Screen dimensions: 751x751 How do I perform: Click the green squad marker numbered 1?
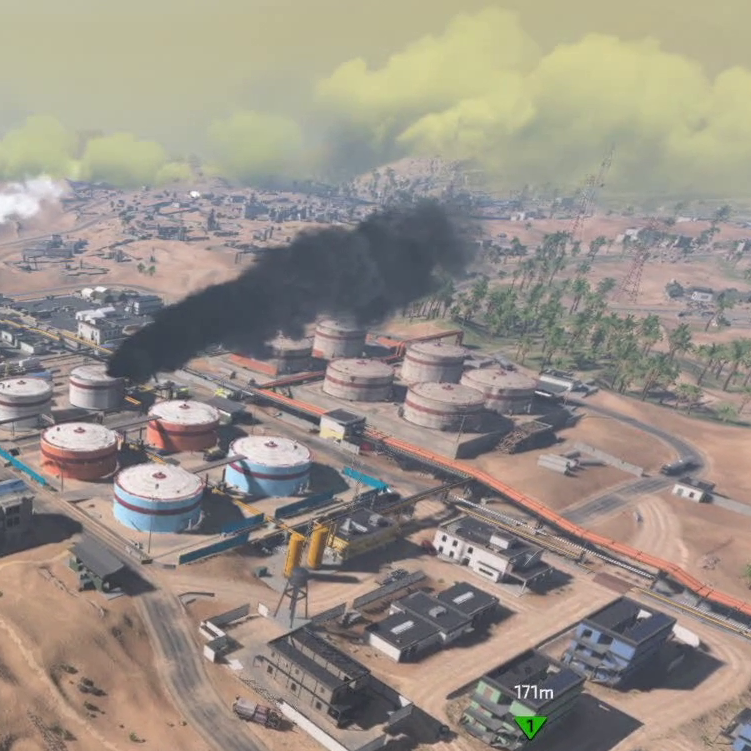pos(531,724)
